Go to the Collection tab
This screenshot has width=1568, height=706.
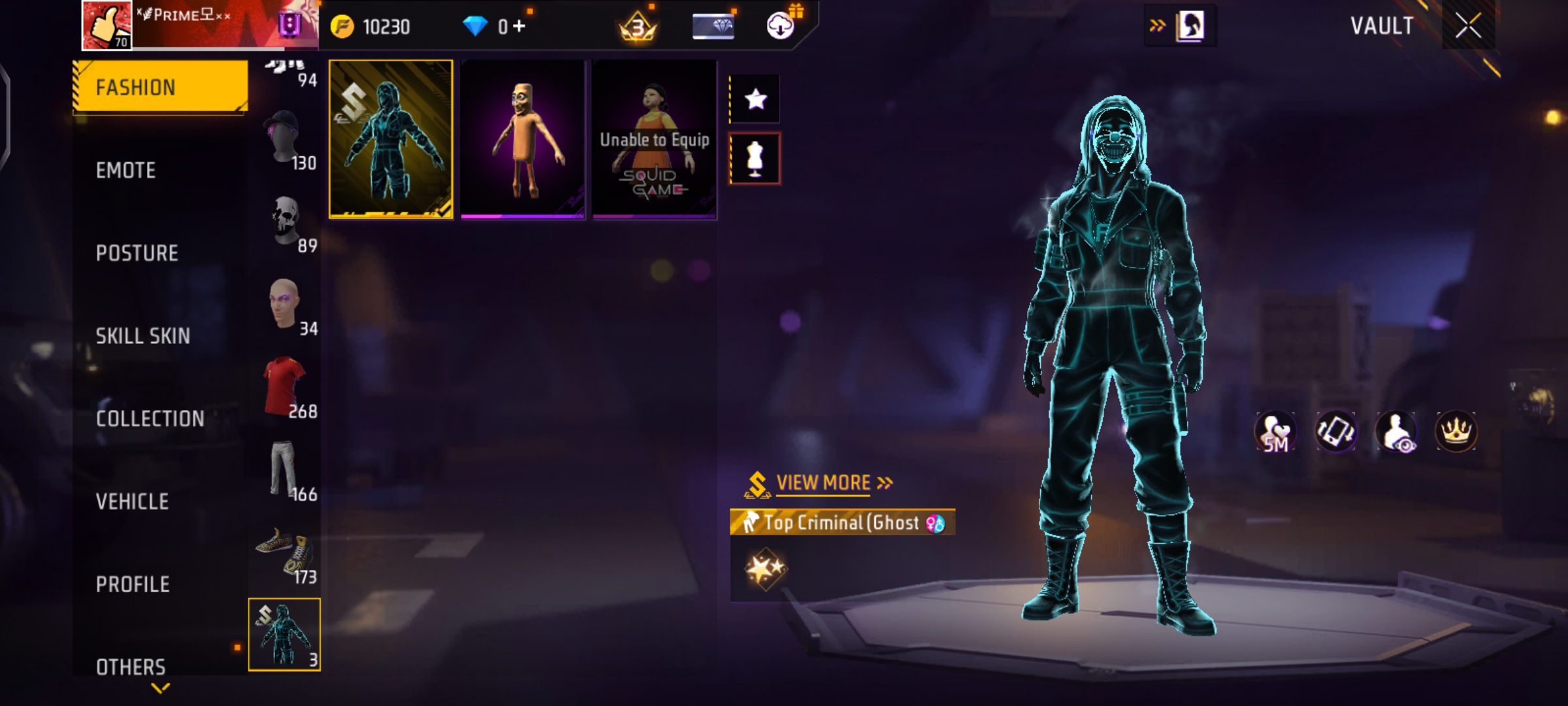(150, 419)
